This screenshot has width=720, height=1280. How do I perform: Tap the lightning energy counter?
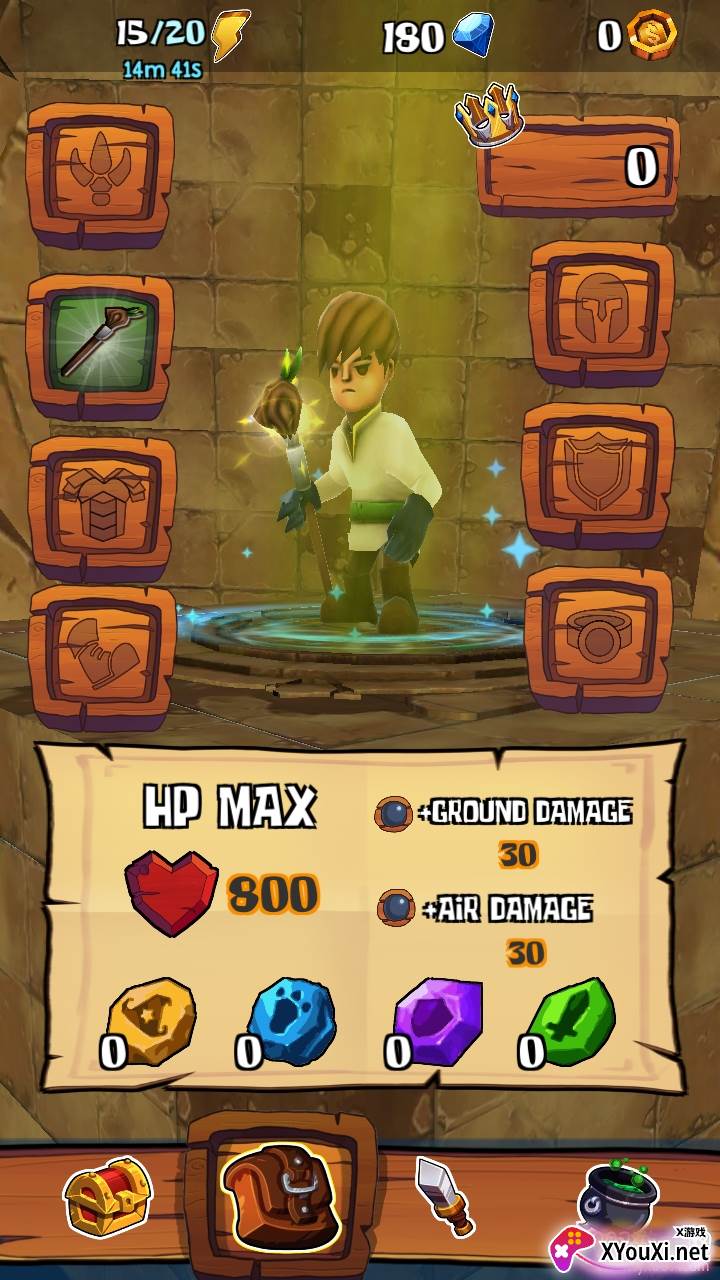(x=182, y=36)
